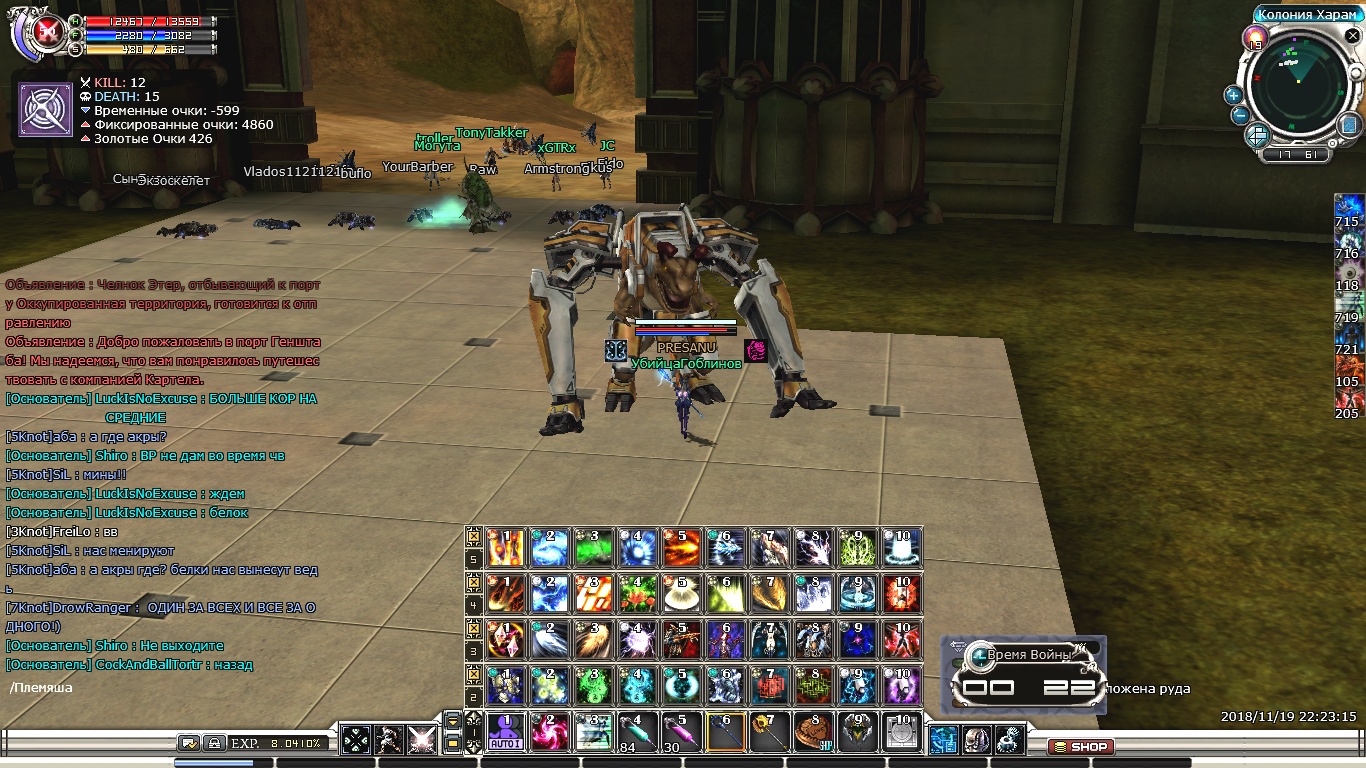This screenshot has width=1366, height=768.
Task: Select the golden axe in hotbar slot 7
Action: click(769, 732)
